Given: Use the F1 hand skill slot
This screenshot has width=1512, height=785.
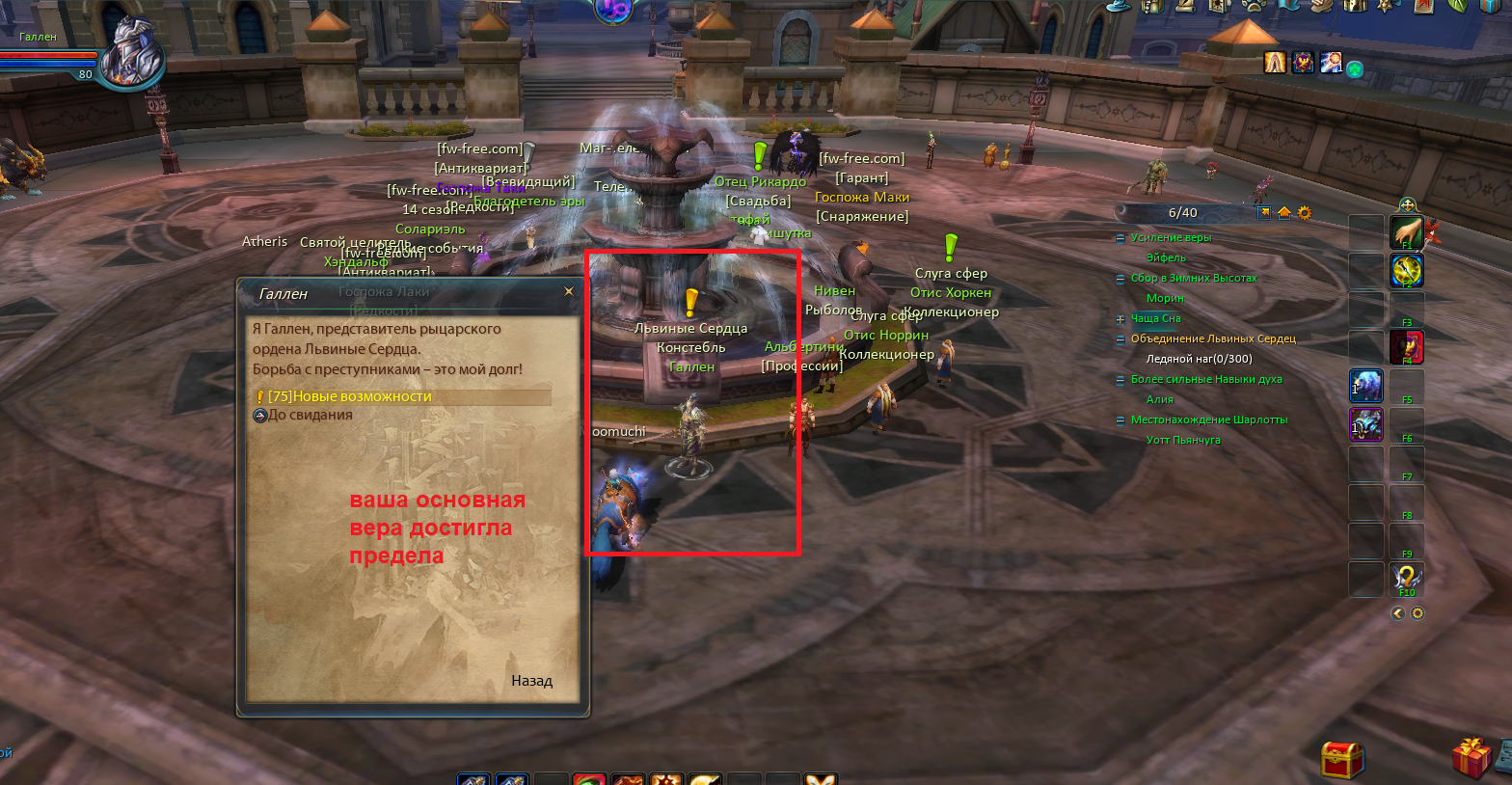Looking at the screenshot, I should (1407, 231).
